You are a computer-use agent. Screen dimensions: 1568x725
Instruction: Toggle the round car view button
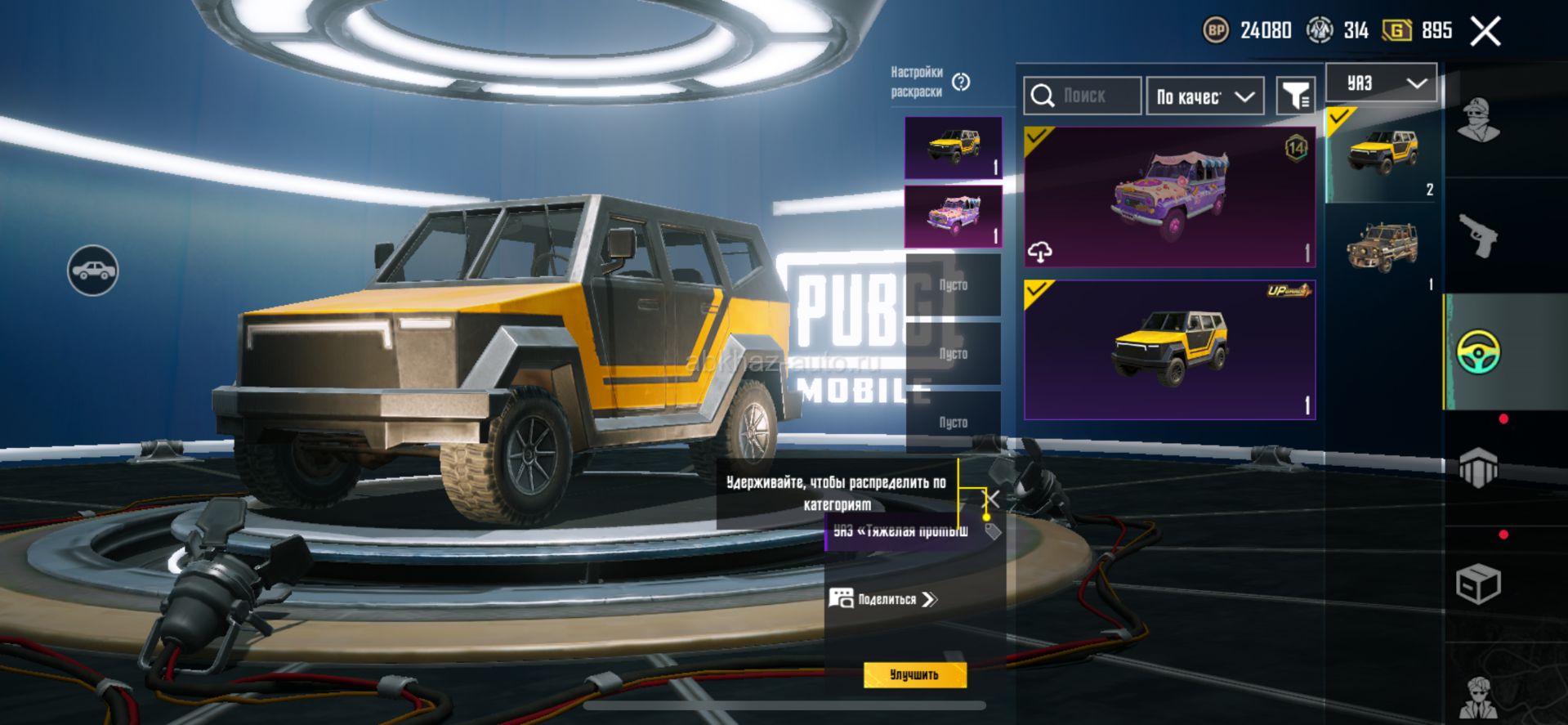(93, 271)
